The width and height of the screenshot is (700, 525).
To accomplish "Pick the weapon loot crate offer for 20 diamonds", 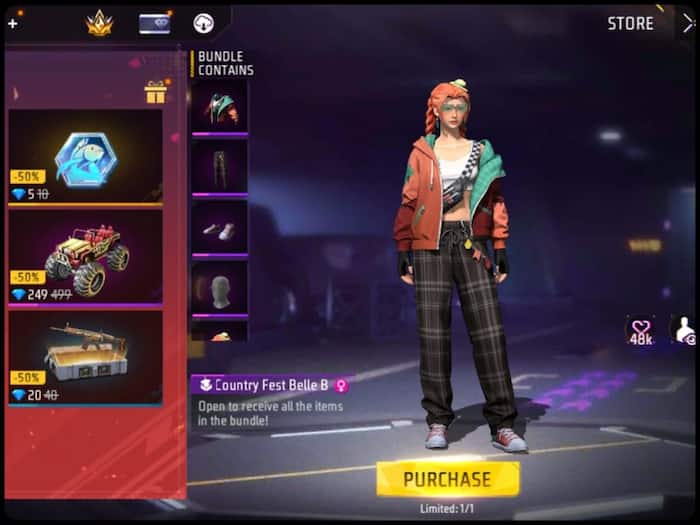I will point(85,356).
